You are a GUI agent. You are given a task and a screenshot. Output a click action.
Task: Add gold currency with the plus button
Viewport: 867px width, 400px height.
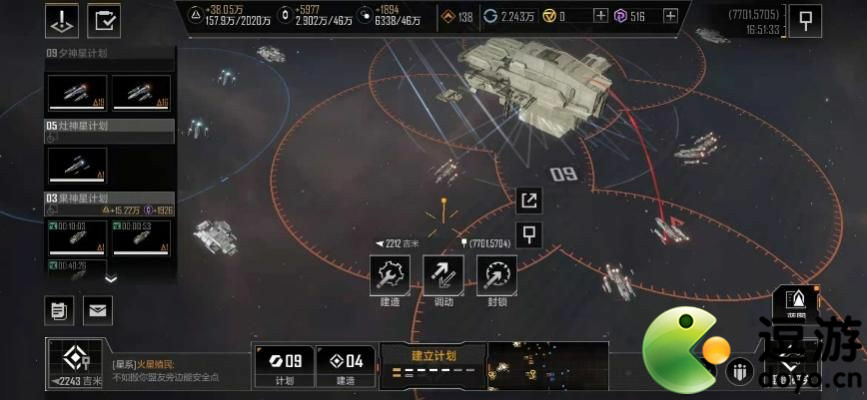point(600,16)
